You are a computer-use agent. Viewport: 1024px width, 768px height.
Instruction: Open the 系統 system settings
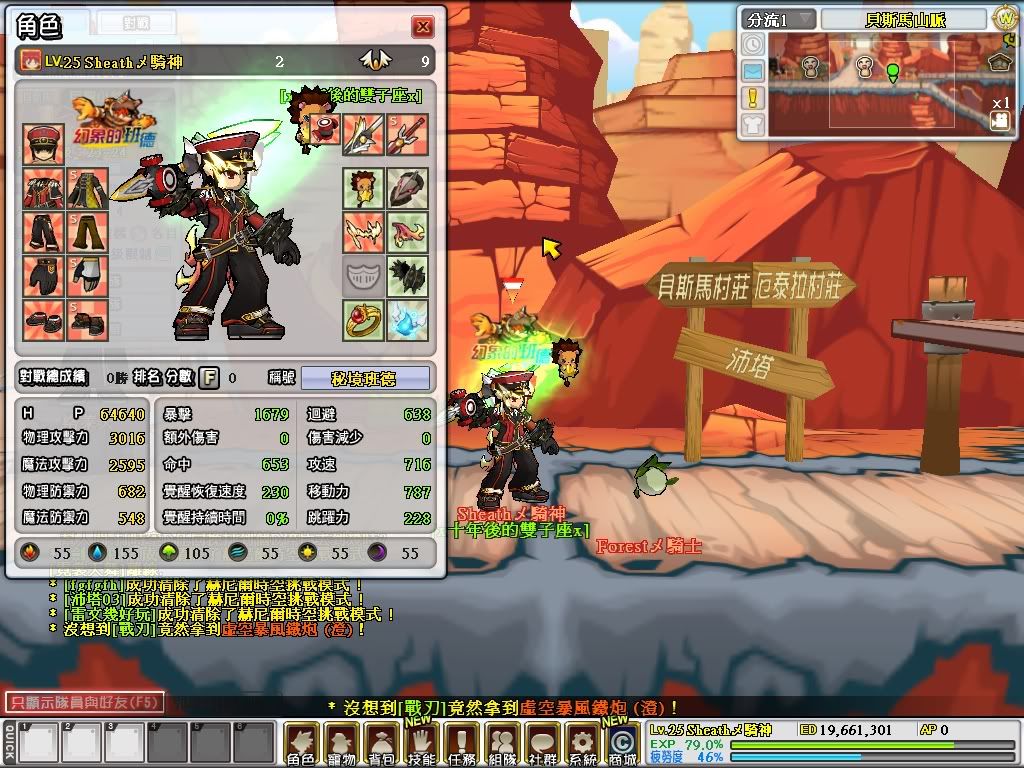point(582,743)
